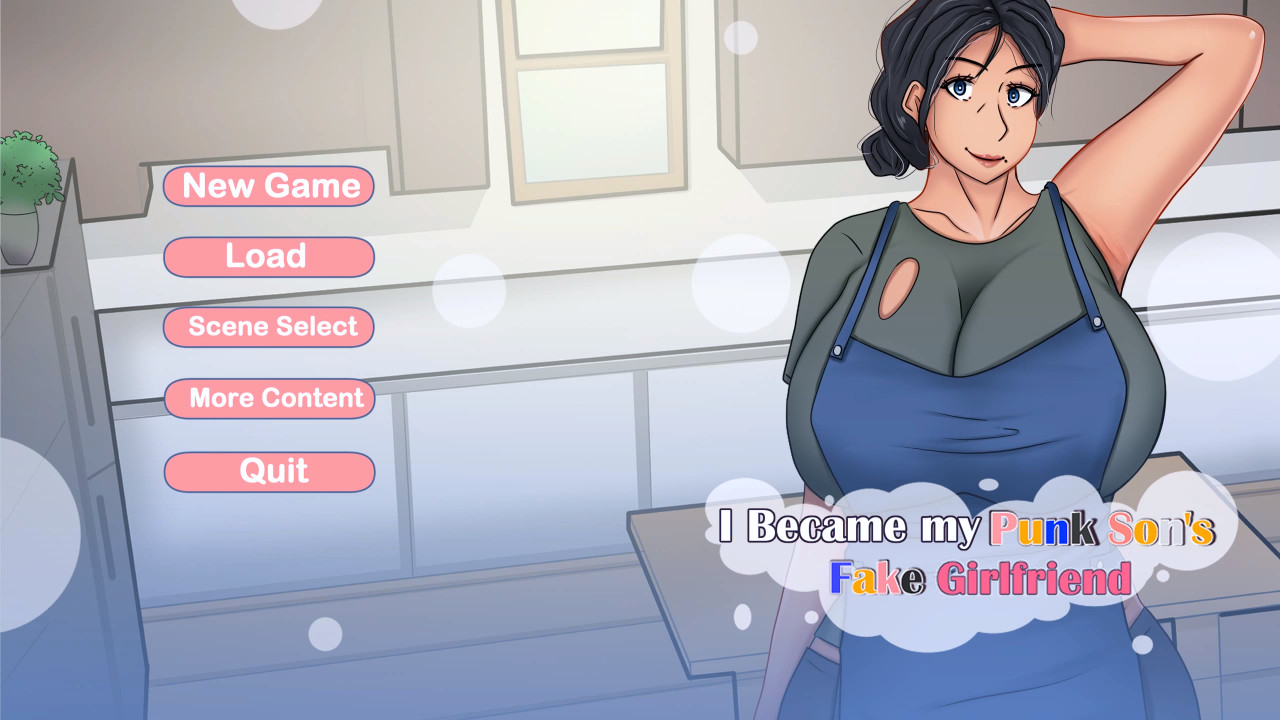1280x720 pixels.
Task: Choose the Scene Select option
Action: [x=269, y=327]
